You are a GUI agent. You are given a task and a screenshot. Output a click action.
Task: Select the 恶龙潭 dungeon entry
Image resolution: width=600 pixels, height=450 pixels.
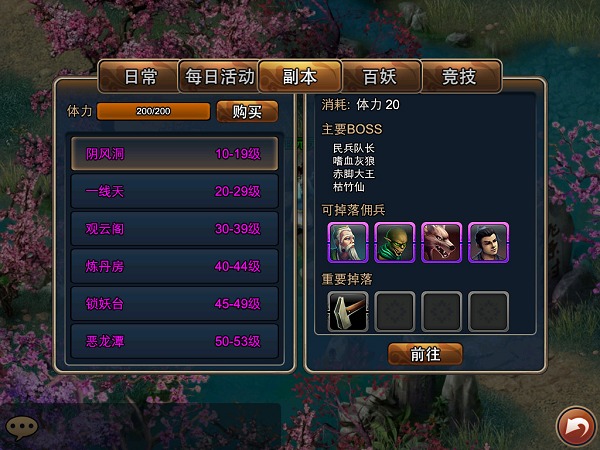174,340
